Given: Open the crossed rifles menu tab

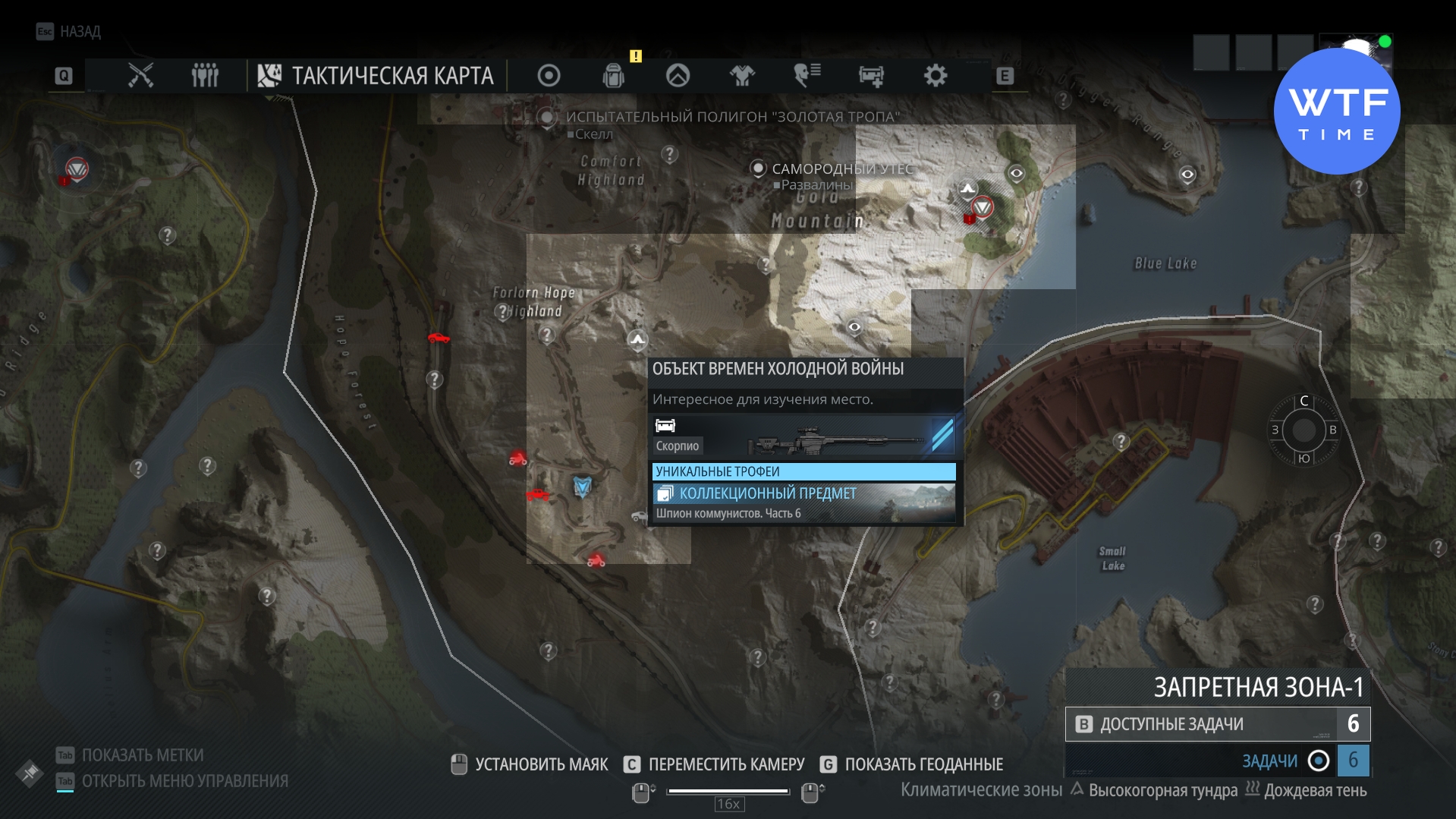Looking at the screenshot, I should coord(140,75).
